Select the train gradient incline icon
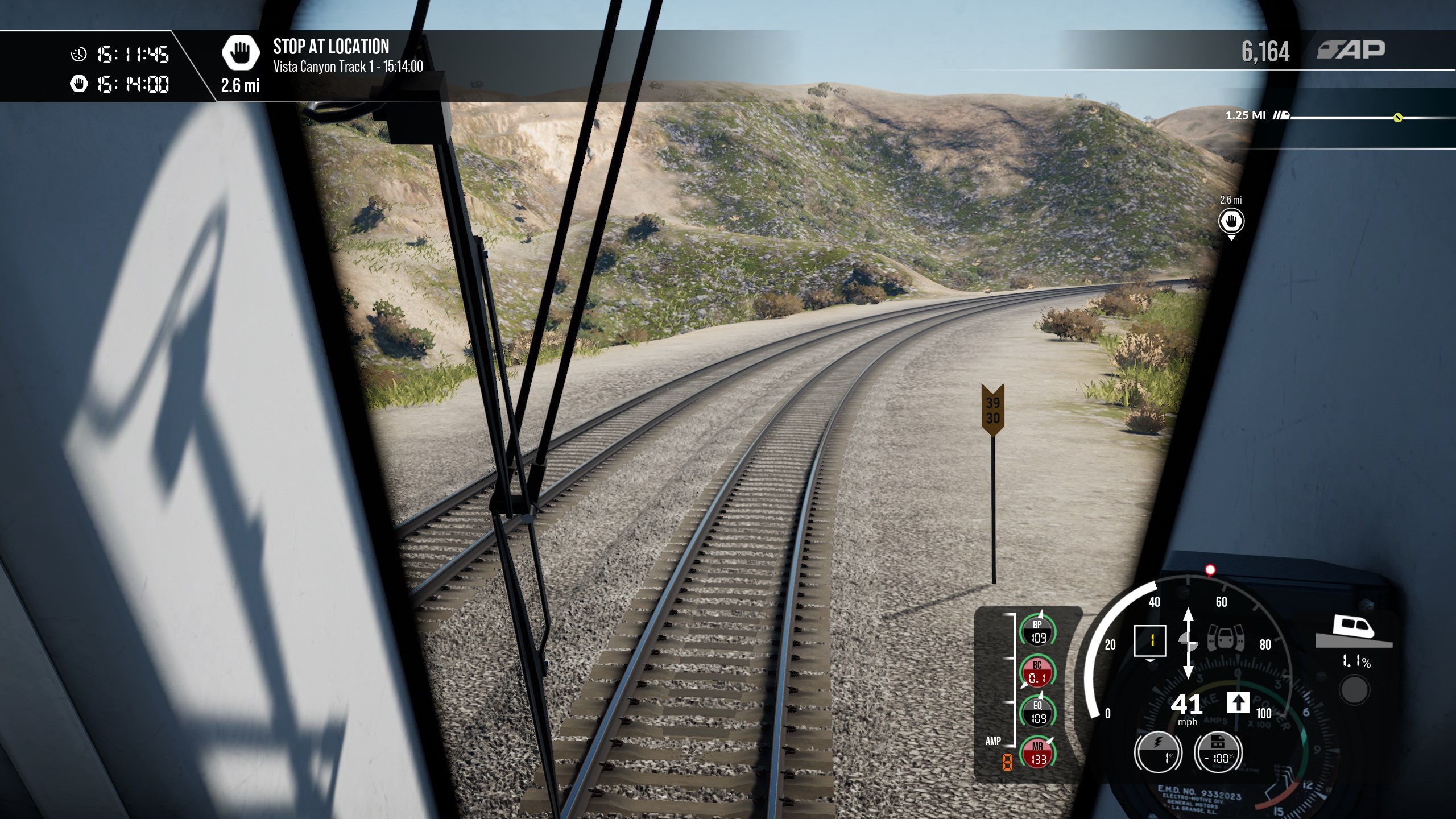1456x819 pixels. [1354, 631]
